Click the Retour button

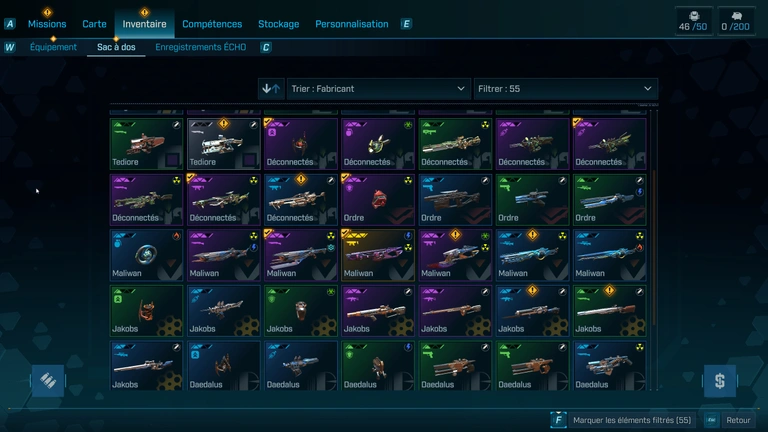[x=737, y=421]
